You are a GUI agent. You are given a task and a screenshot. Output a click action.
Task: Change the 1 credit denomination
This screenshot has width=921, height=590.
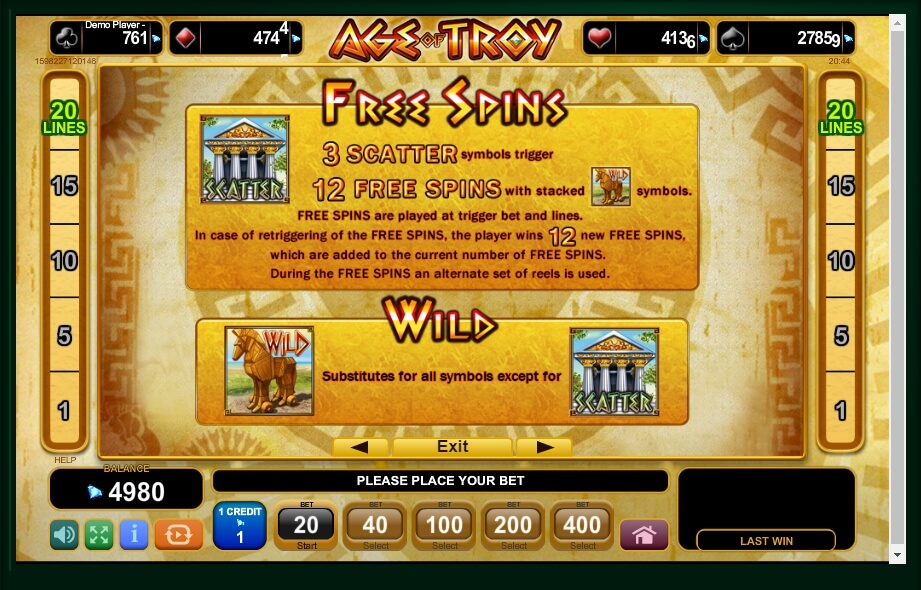[239, 526]
